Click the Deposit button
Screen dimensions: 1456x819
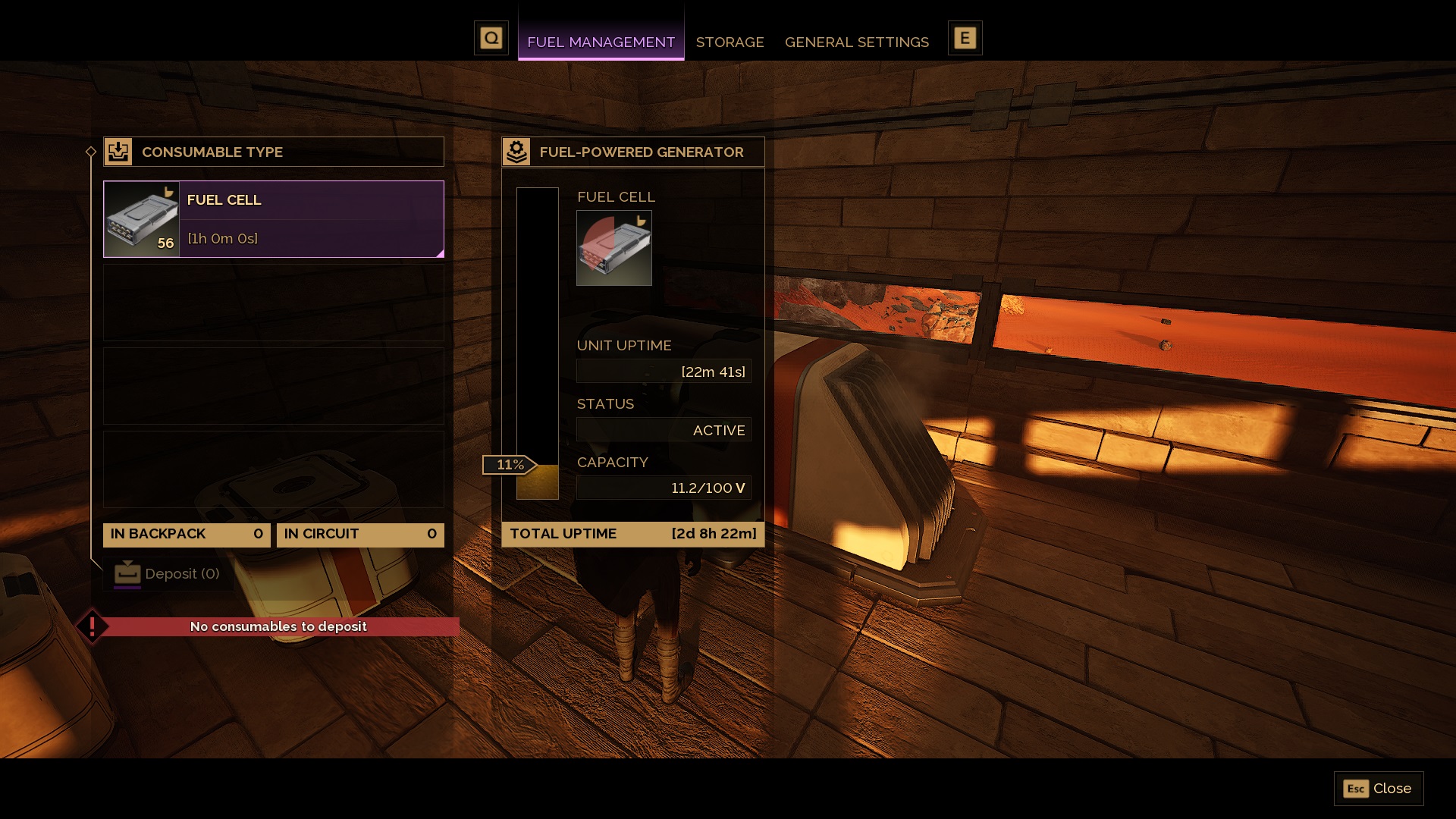pos(168,574)
